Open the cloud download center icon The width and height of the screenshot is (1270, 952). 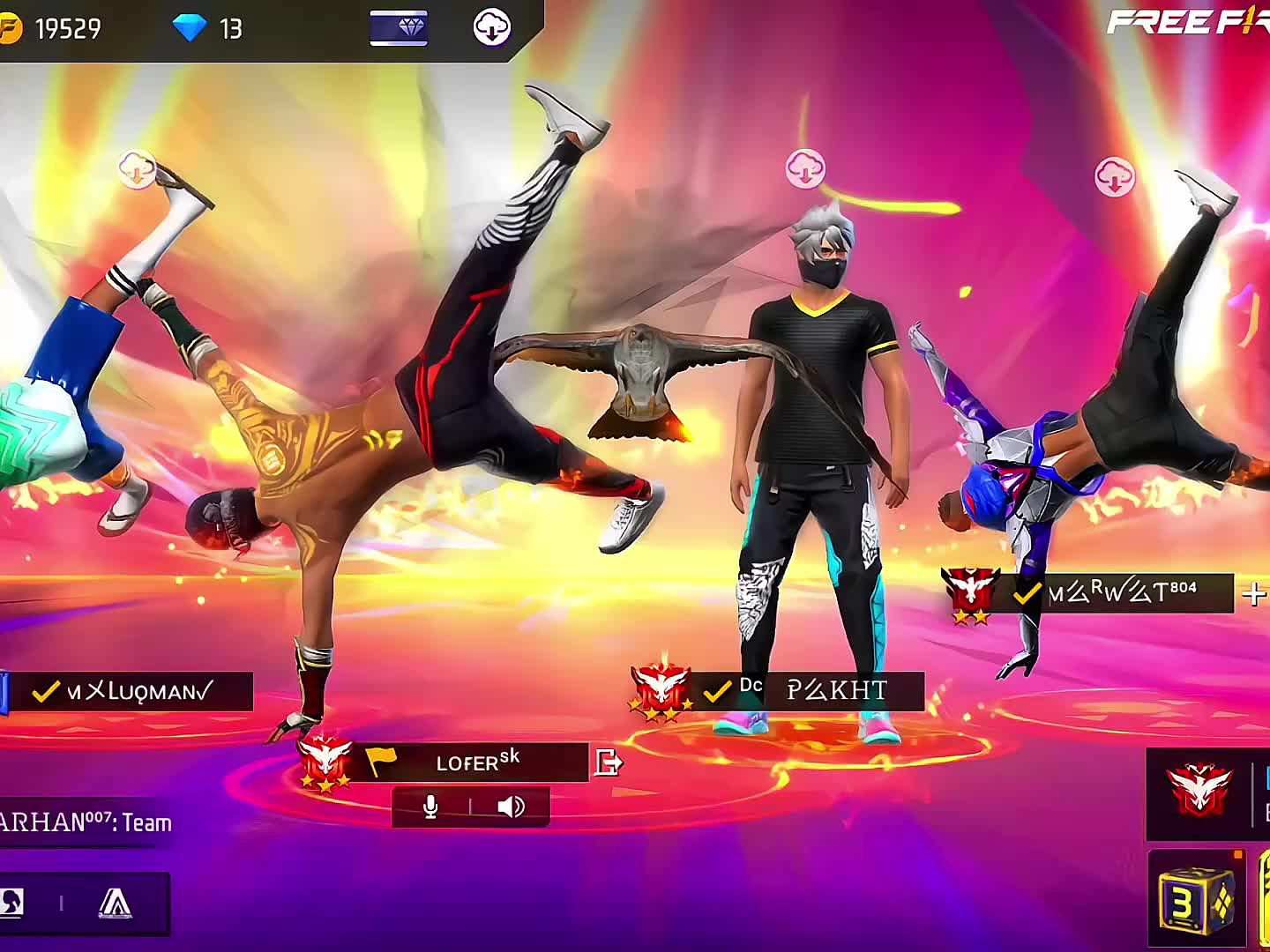point(491,28)
